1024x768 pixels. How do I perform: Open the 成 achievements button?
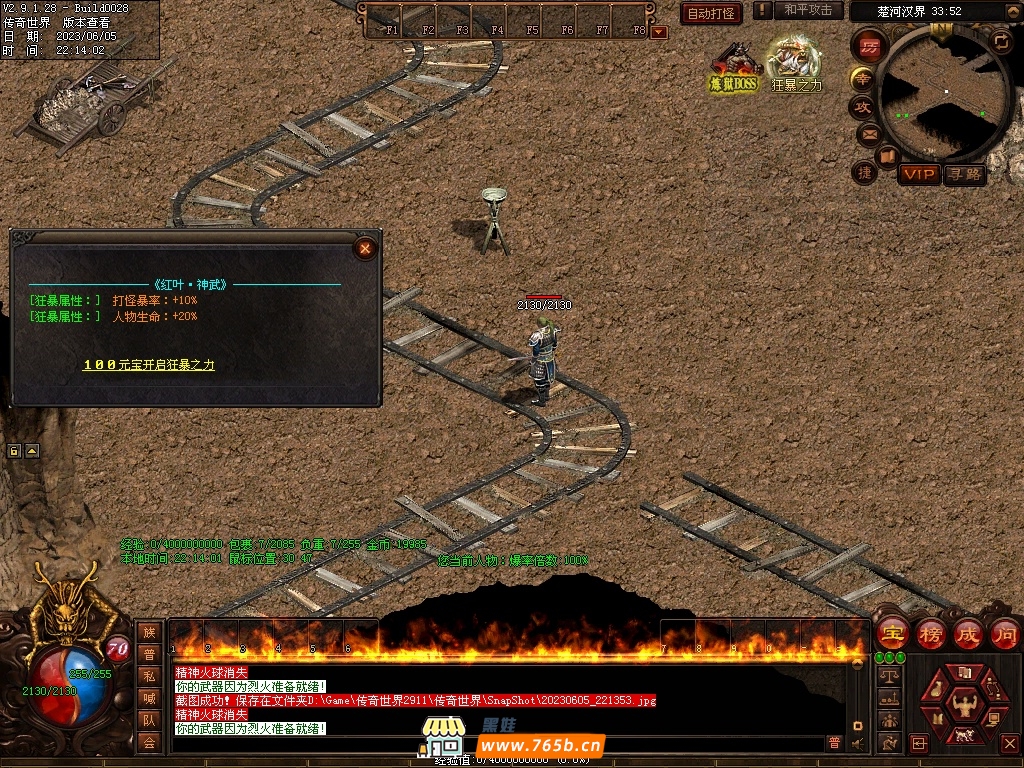(x=967, y=633)
